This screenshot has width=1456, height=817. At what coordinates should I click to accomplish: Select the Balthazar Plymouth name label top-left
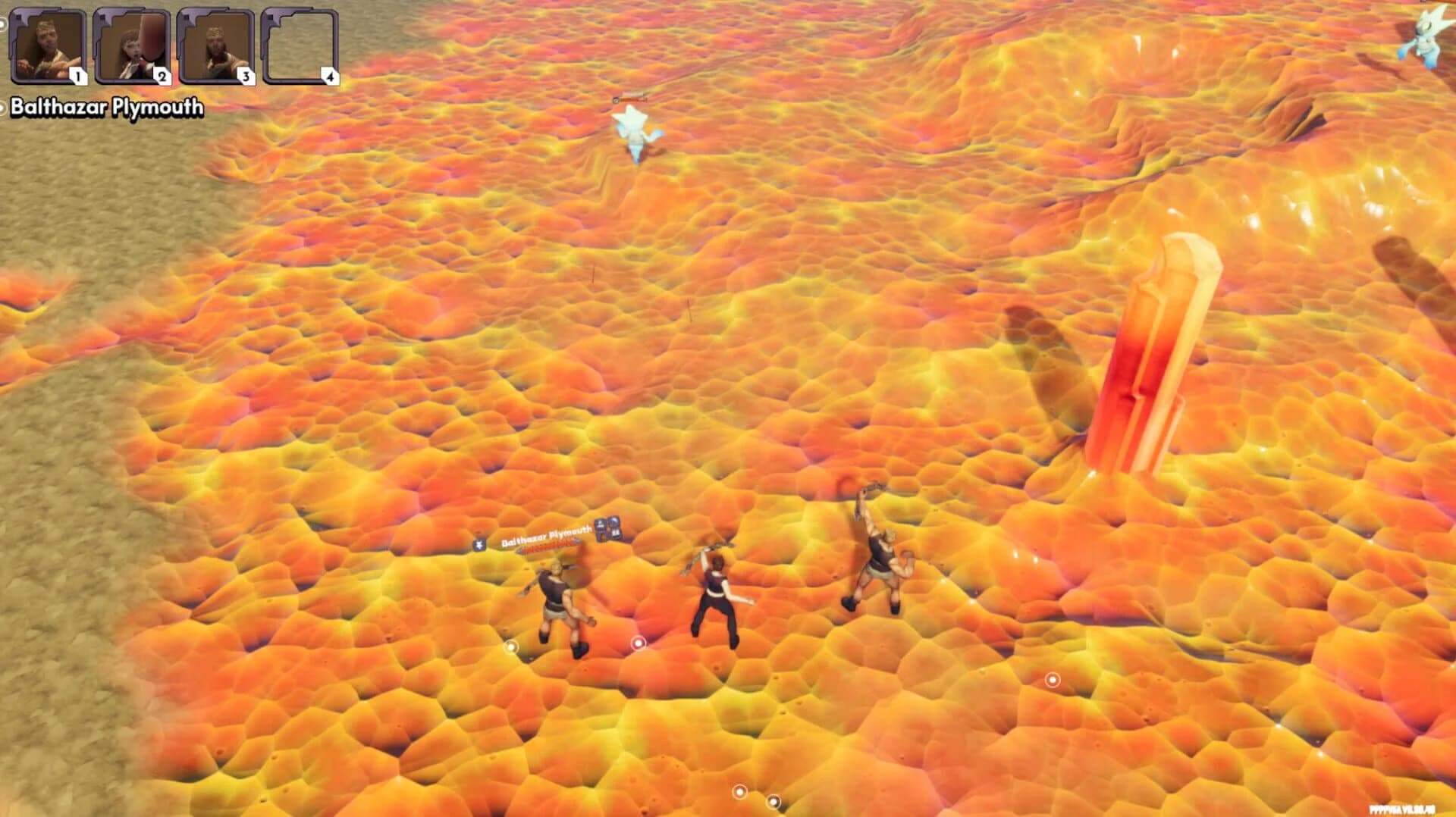106,108
